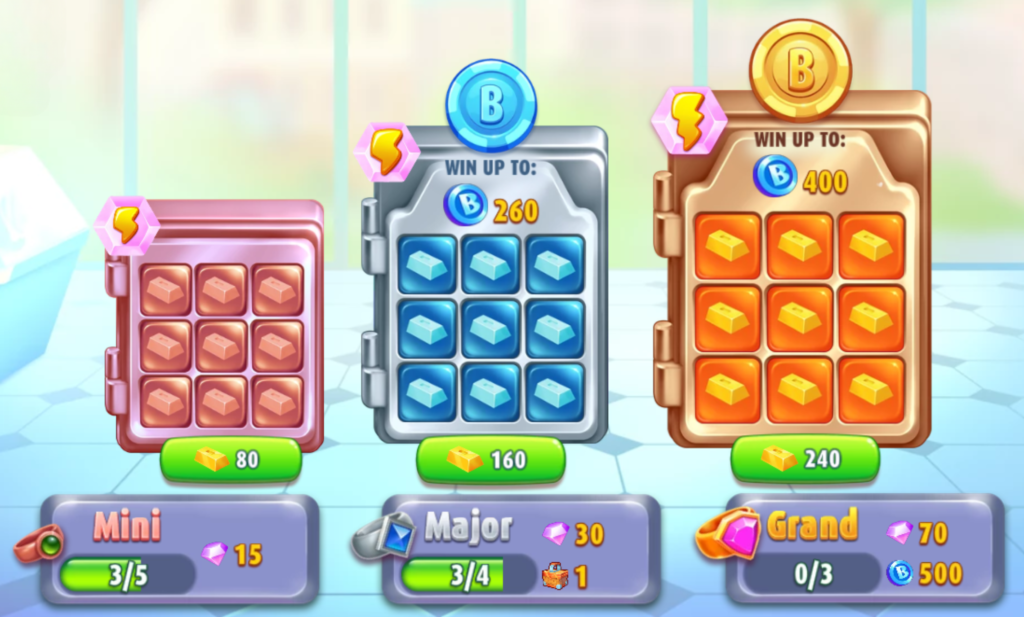Tap the lightning badge on the pink safe
Viewport: 1024px width, 617px height.
tap(126, 225)
